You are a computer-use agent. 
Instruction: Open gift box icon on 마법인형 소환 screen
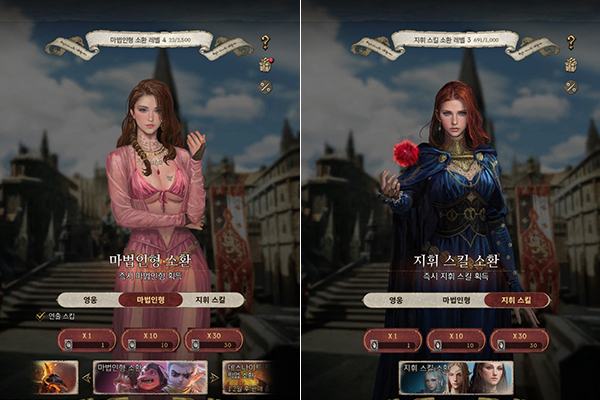265,64
